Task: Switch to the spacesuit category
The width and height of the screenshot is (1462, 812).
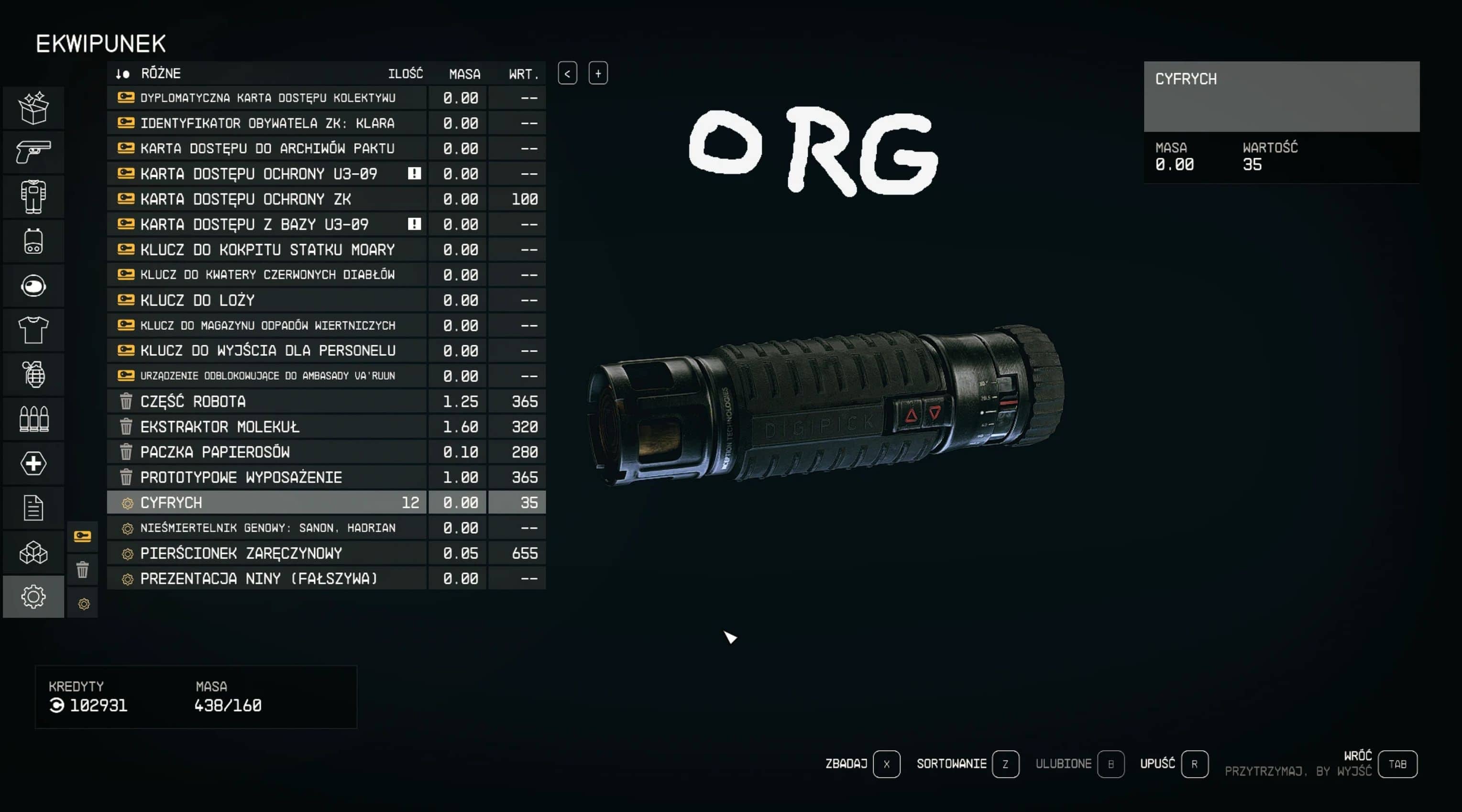Action: tap(33, 197)
